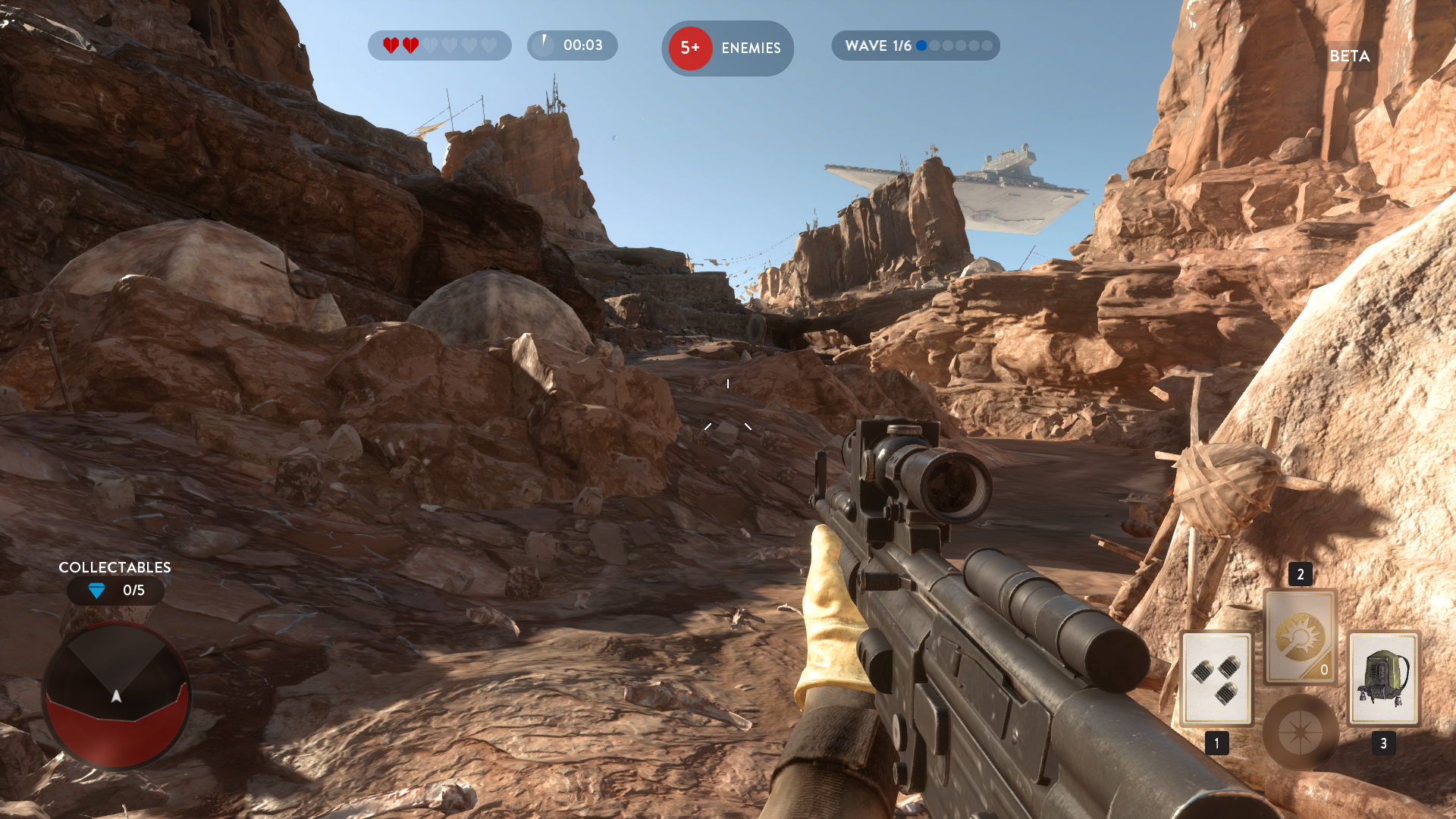
Task: Open the wave progress tracker
Action: point(915,45)
